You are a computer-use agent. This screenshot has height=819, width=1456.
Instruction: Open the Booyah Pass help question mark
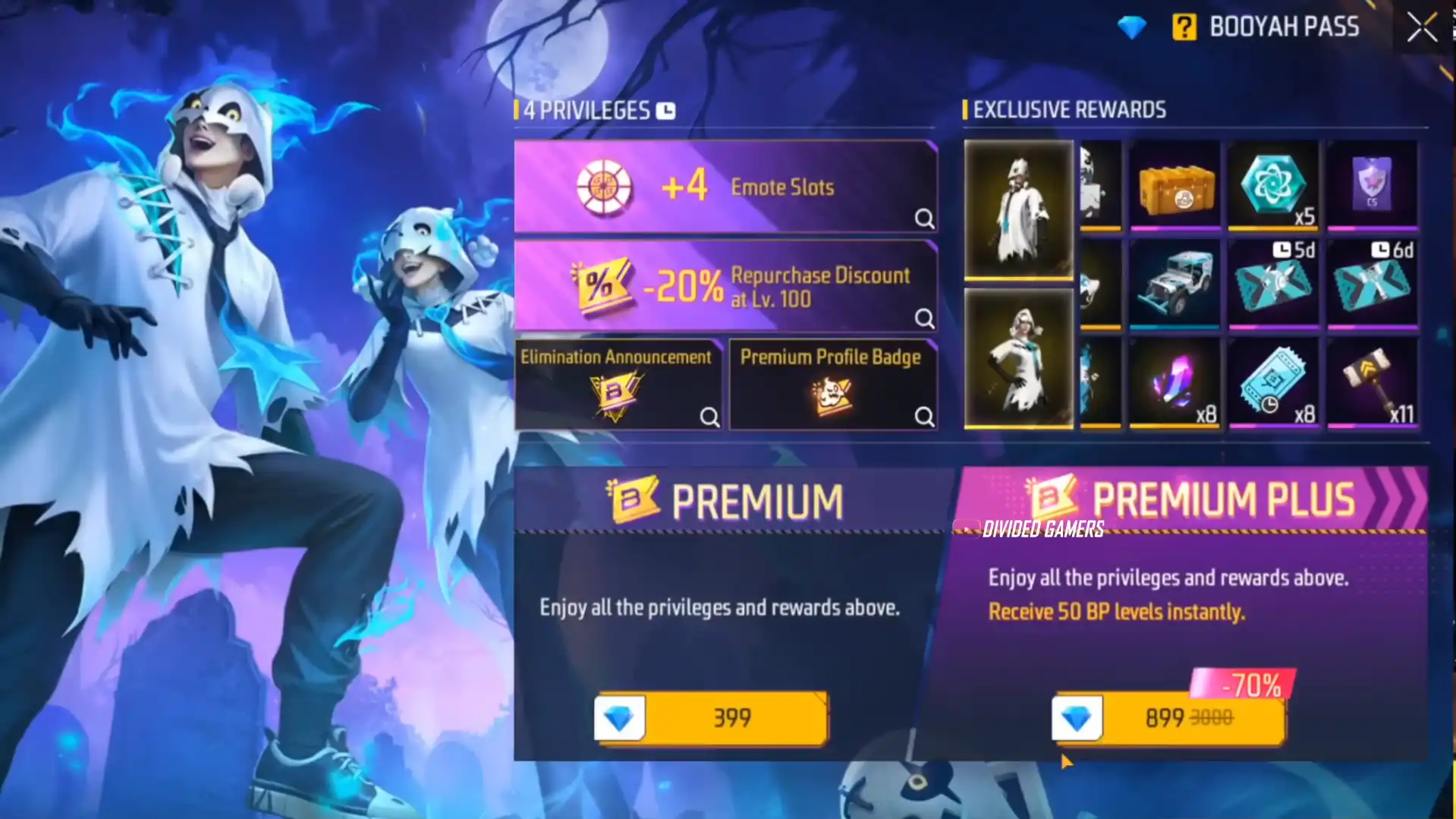point(1184,27)
